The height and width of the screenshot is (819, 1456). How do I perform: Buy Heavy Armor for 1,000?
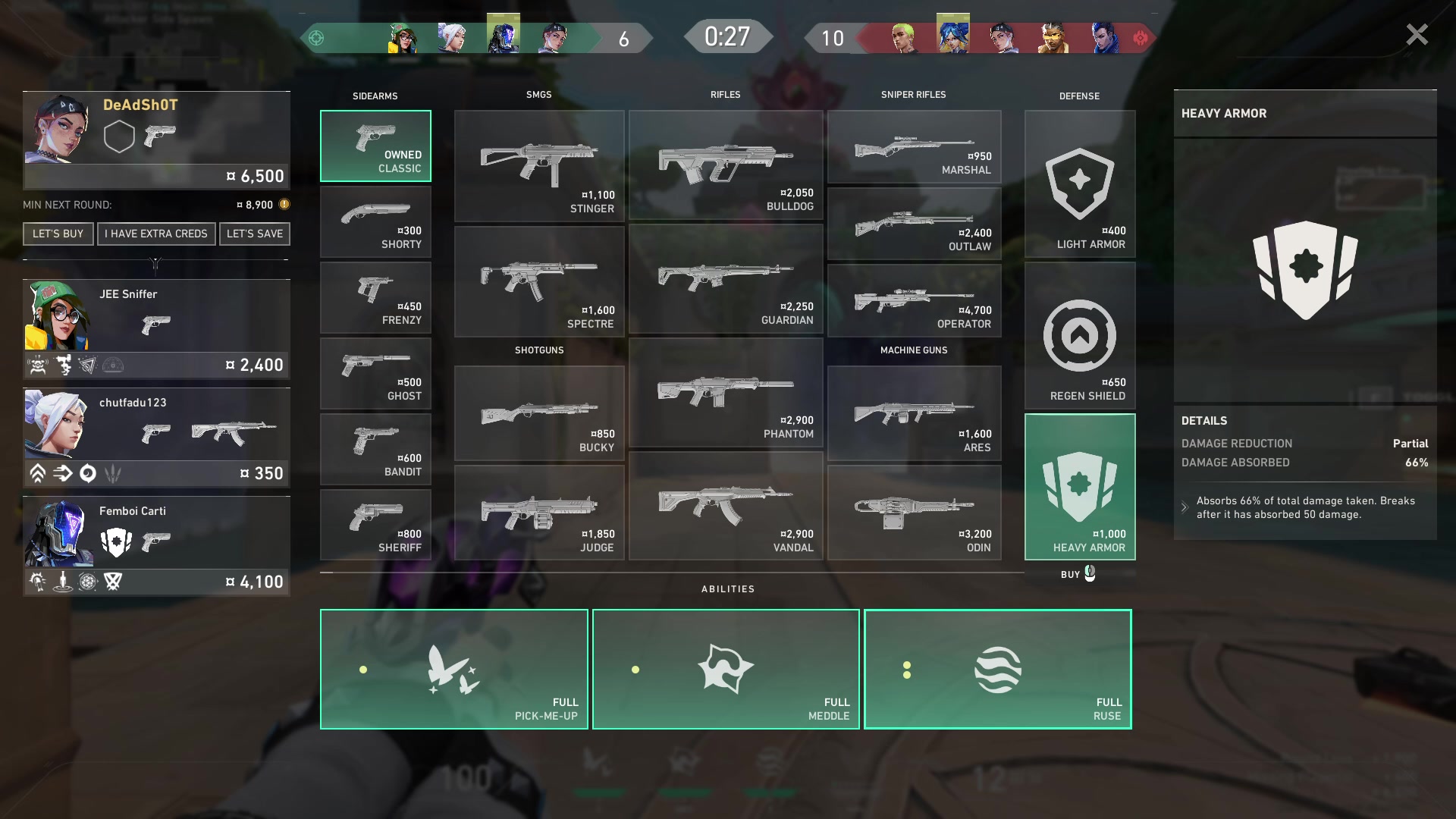click(x=1080, y=487)
